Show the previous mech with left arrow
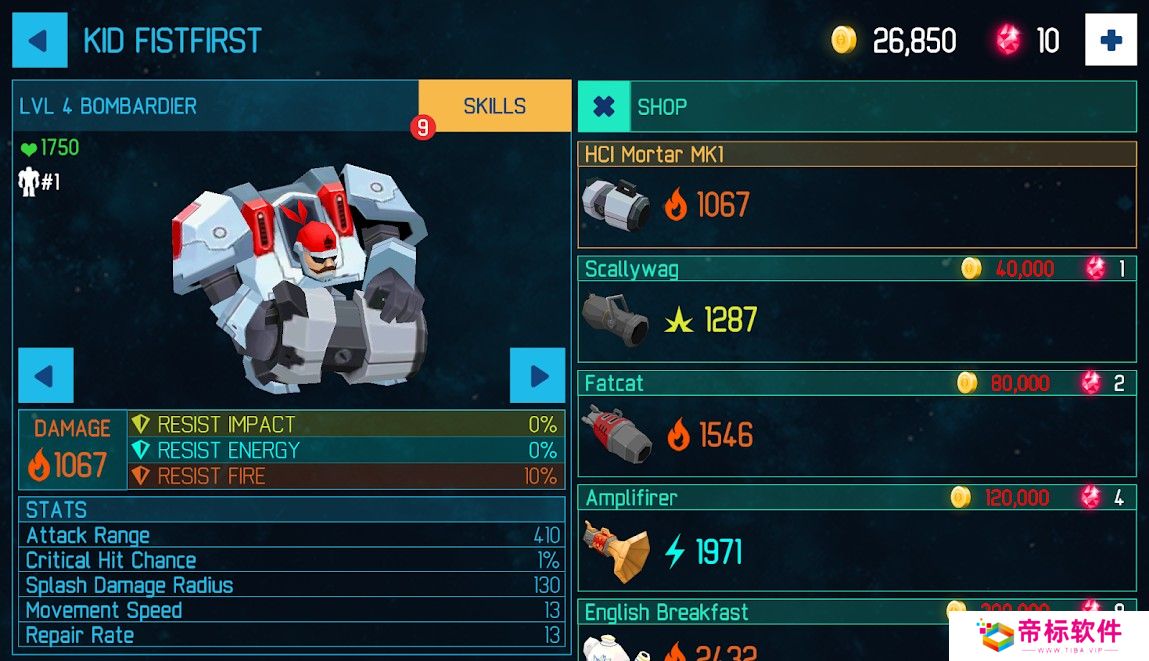The height and width of the screenshot is (661, 1149). (46, 376)
